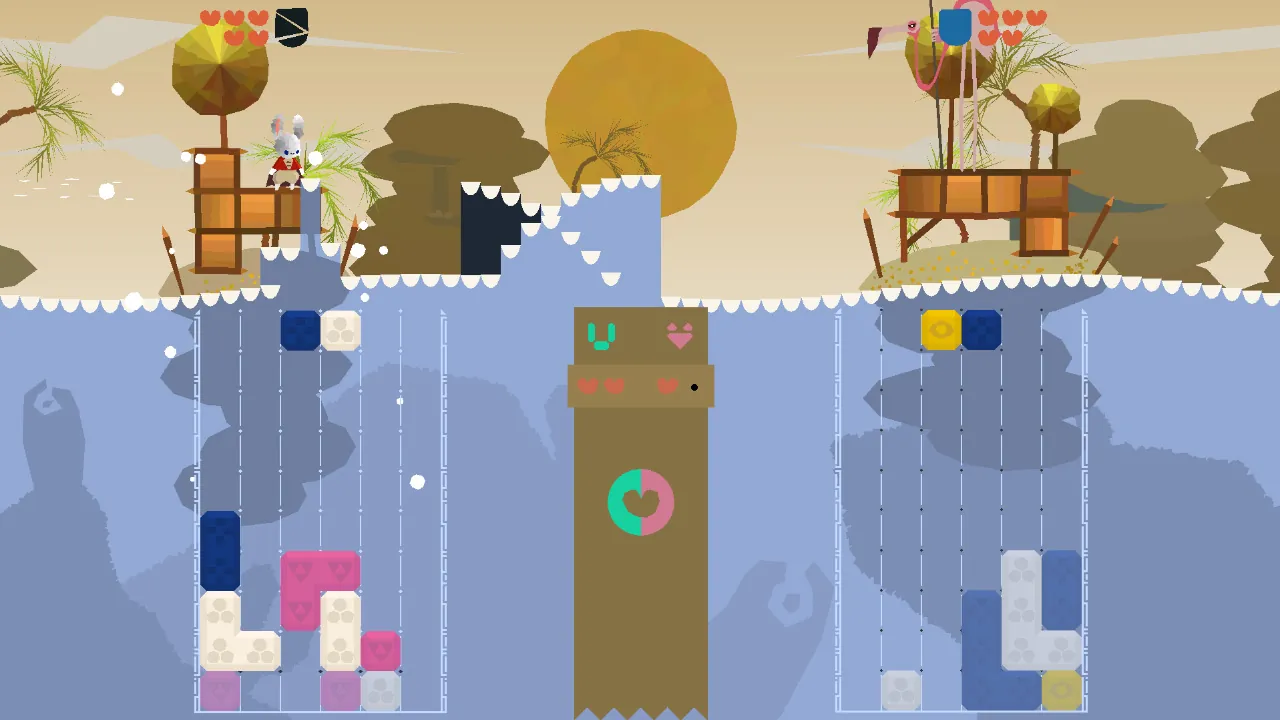The width and height of the screenshot is (1280, 720).
Task: Expand the right puzzle grid boundary
Action: [x=836, y=500]
